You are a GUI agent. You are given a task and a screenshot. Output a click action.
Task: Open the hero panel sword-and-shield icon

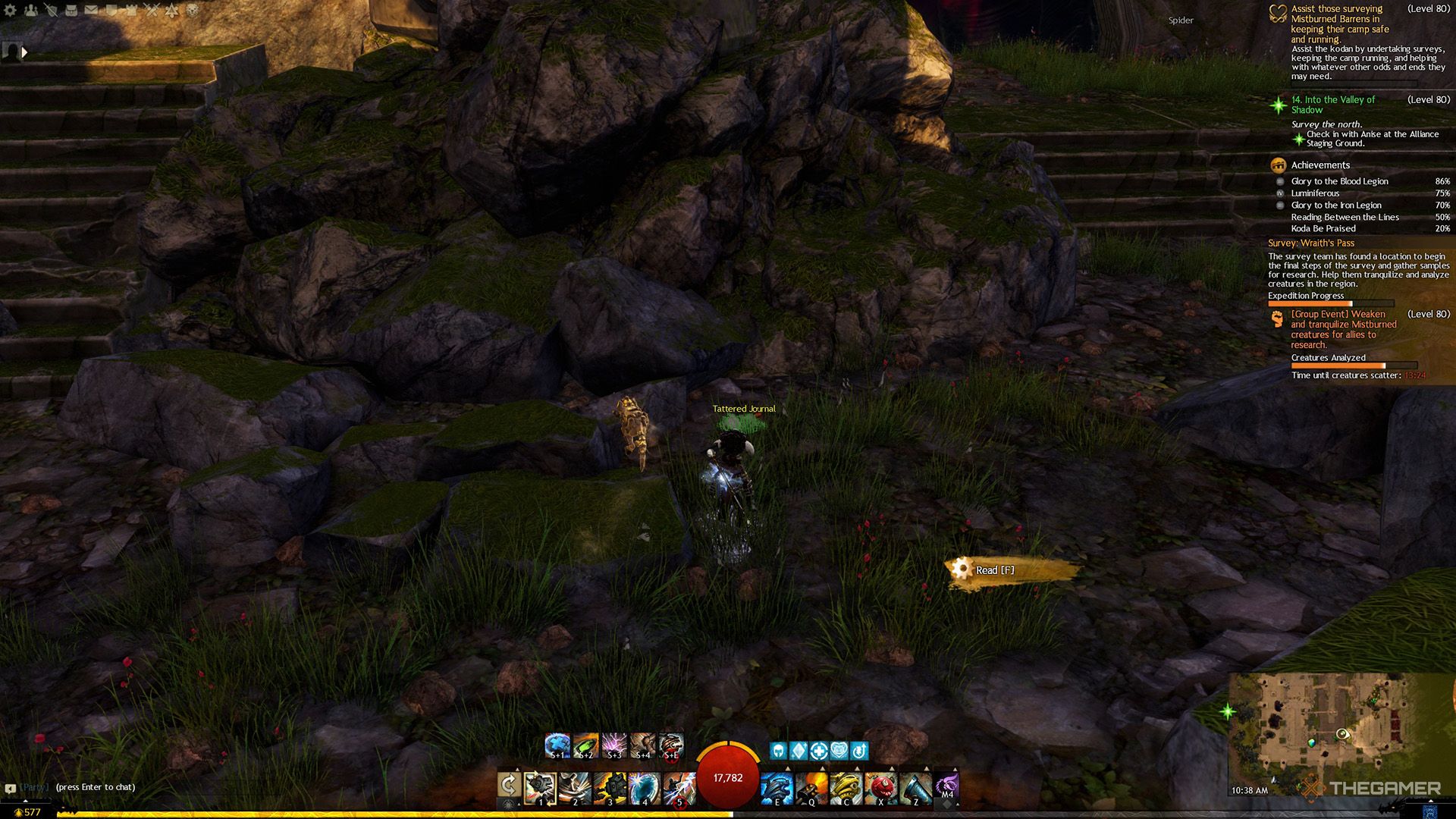[x=51, y=10]
